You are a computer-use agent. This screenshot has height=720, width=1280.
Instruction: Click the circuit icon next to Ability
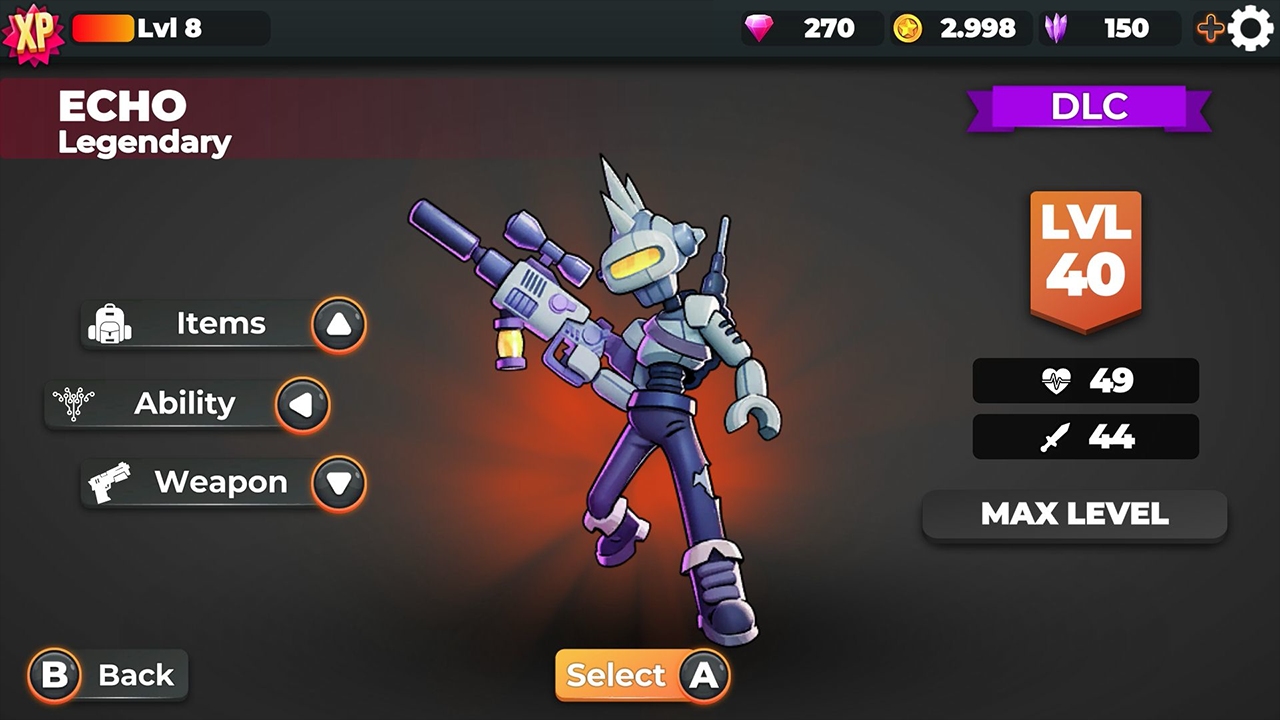click(72, 402)
